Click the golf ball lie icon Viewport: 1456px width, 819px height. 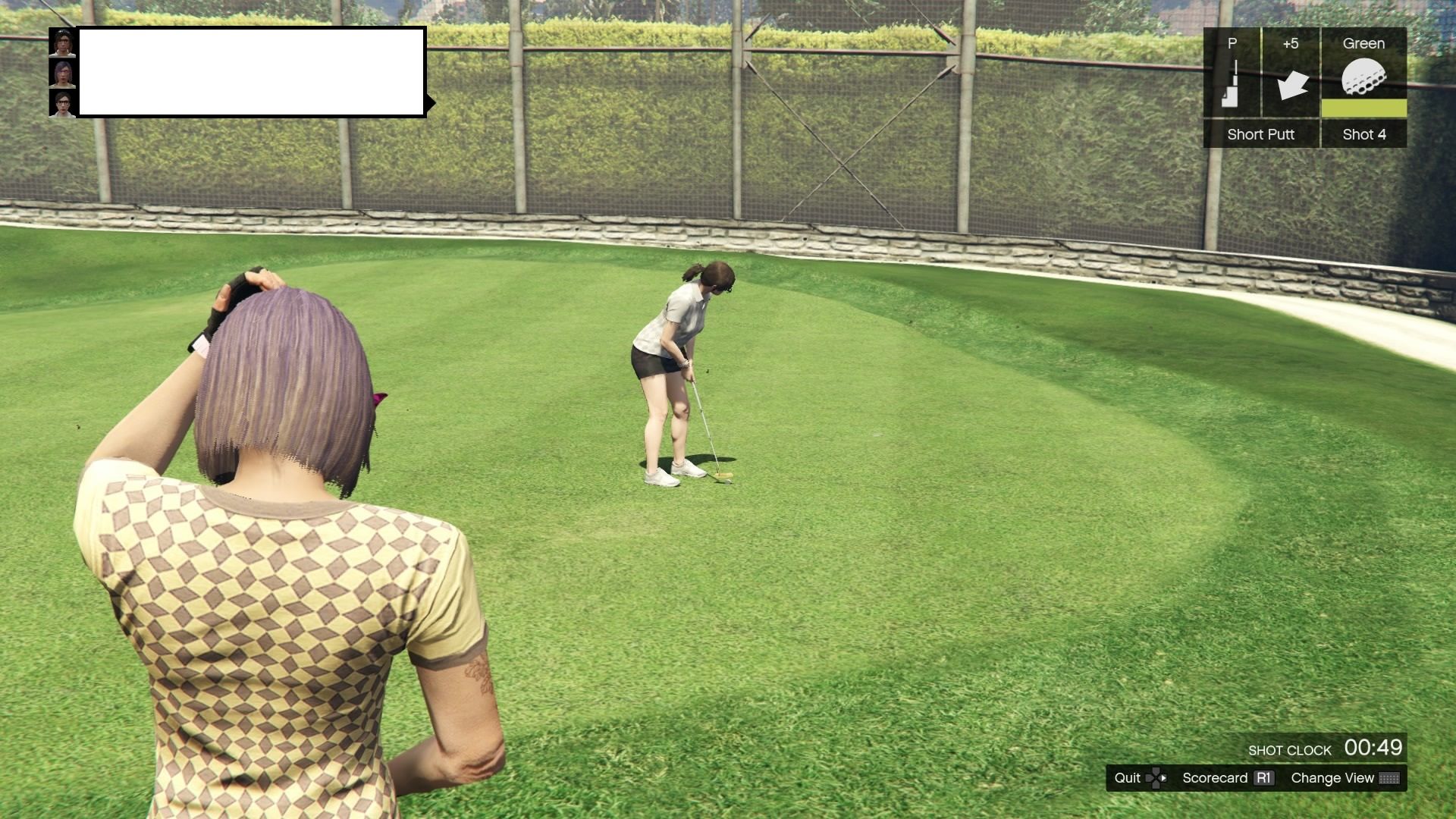point(1363,76)
